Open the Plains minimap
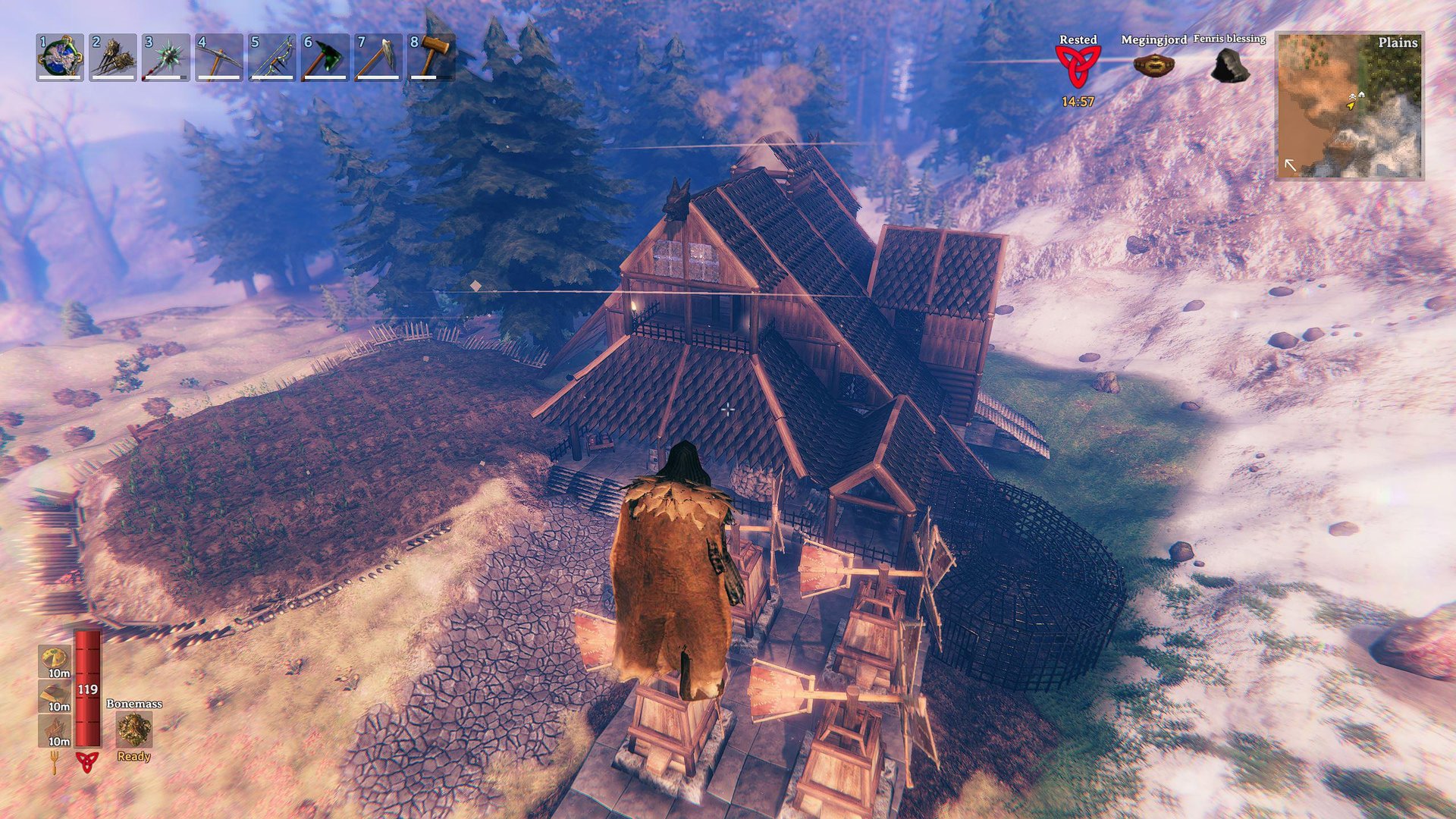The image size is (1456, 819). pyautogui.click(x=1350, y=105)
